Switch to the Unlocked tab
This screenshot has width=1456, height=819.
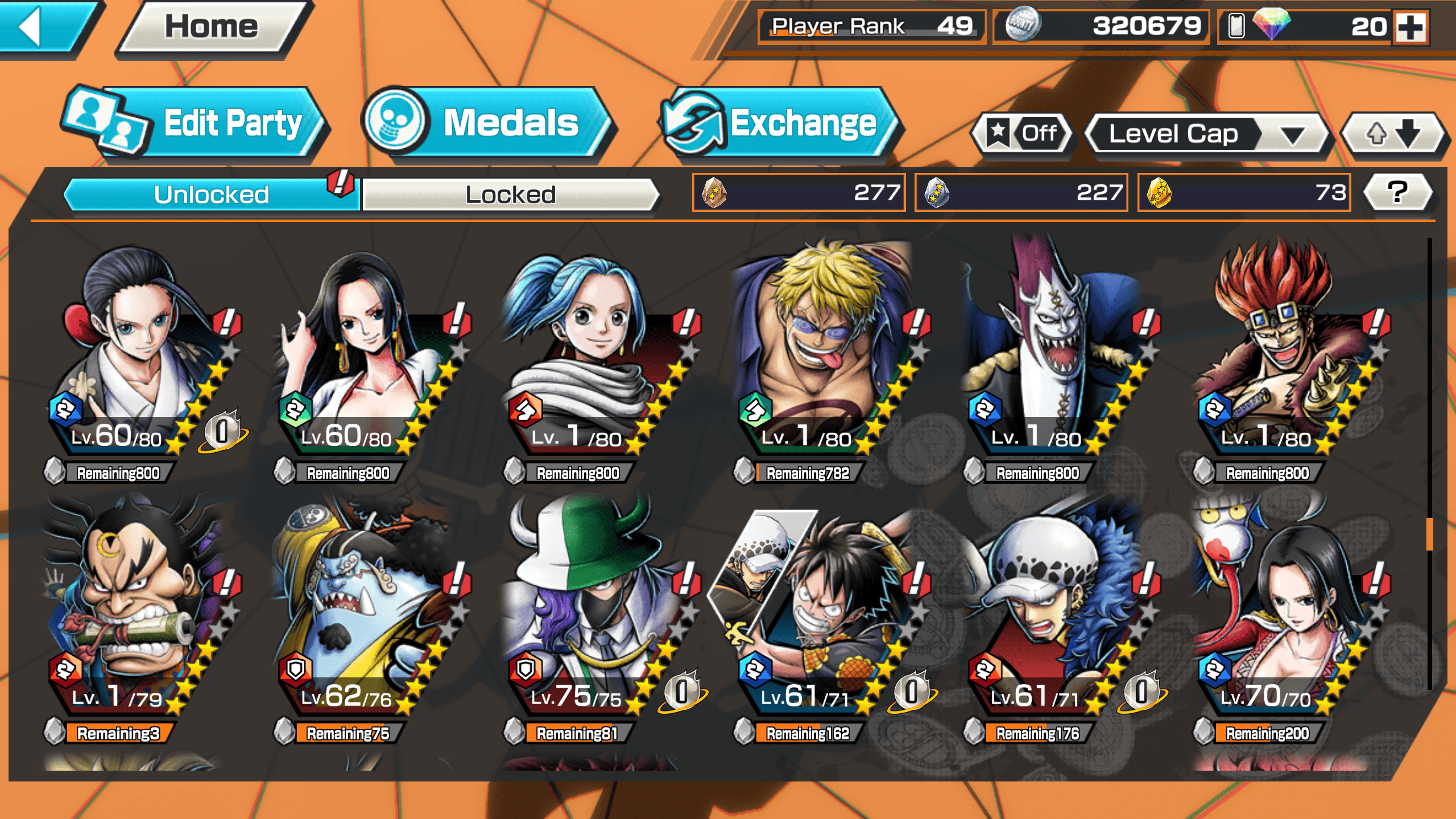click(x=212, y=195)
